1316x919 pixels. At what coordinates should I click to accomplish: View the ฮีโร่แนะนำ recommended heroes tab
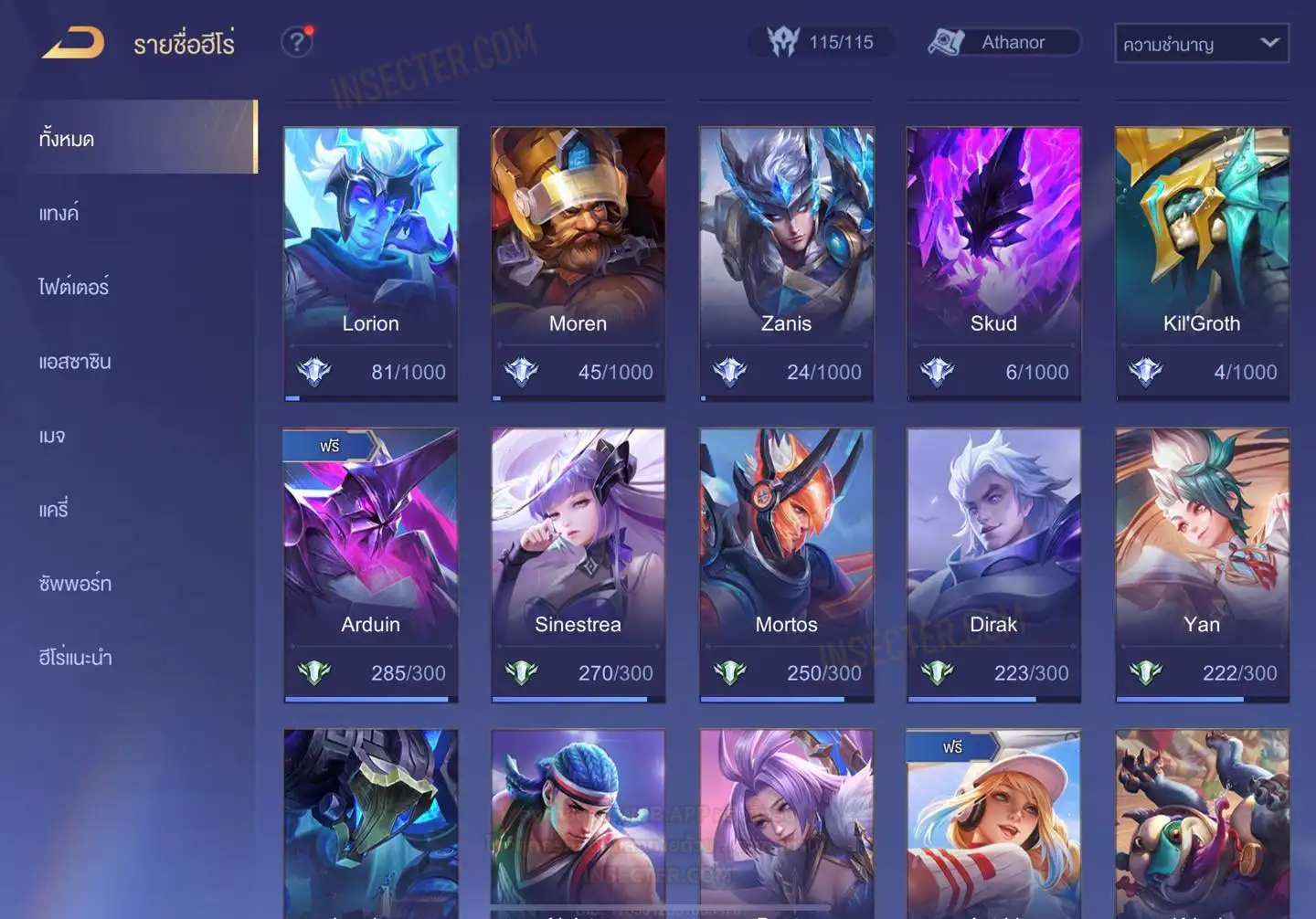[x=75, y=657]
